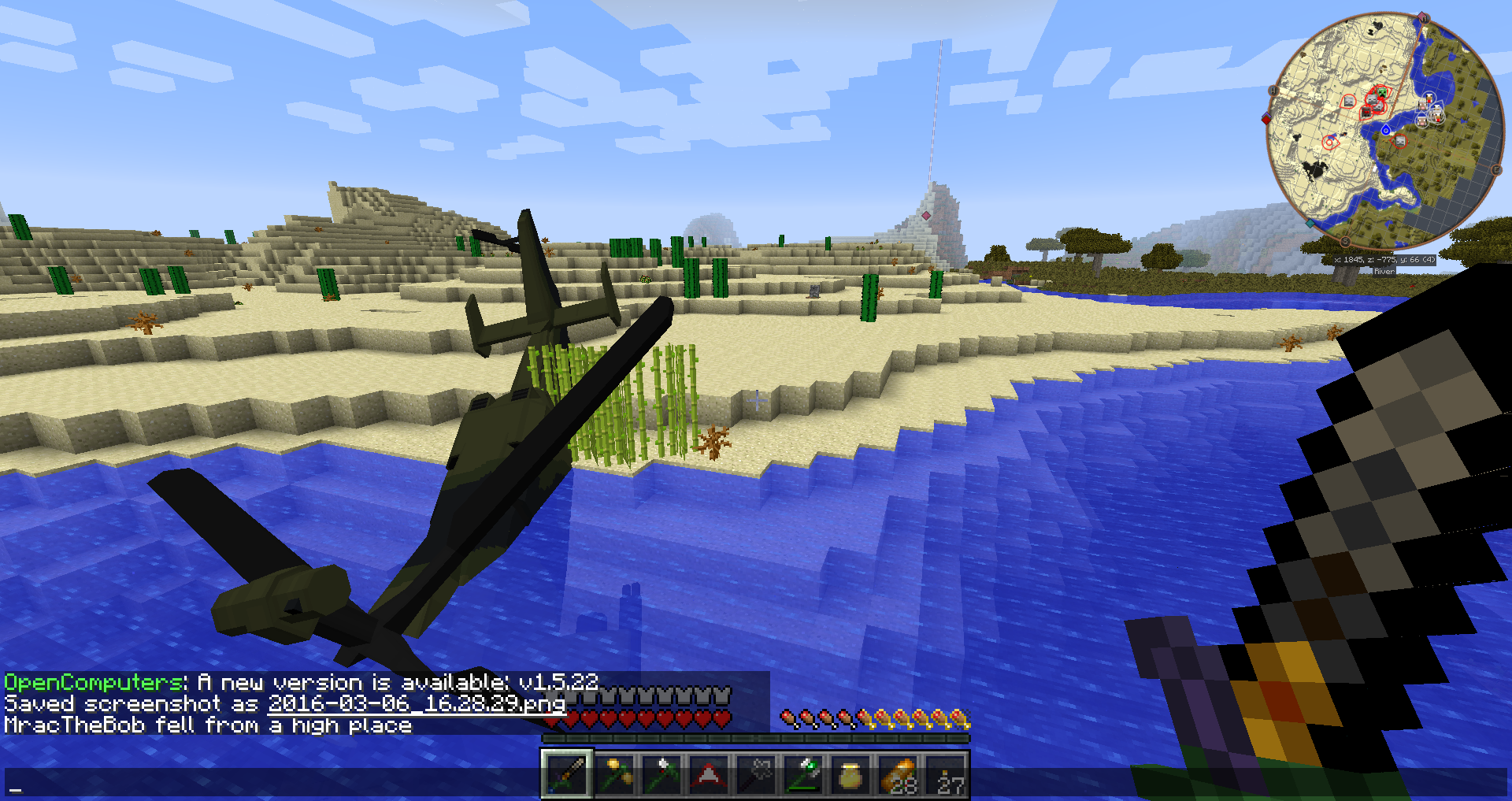
Task: Select the yellow pouch hotbar slot
Action: (x=851, y=774)
